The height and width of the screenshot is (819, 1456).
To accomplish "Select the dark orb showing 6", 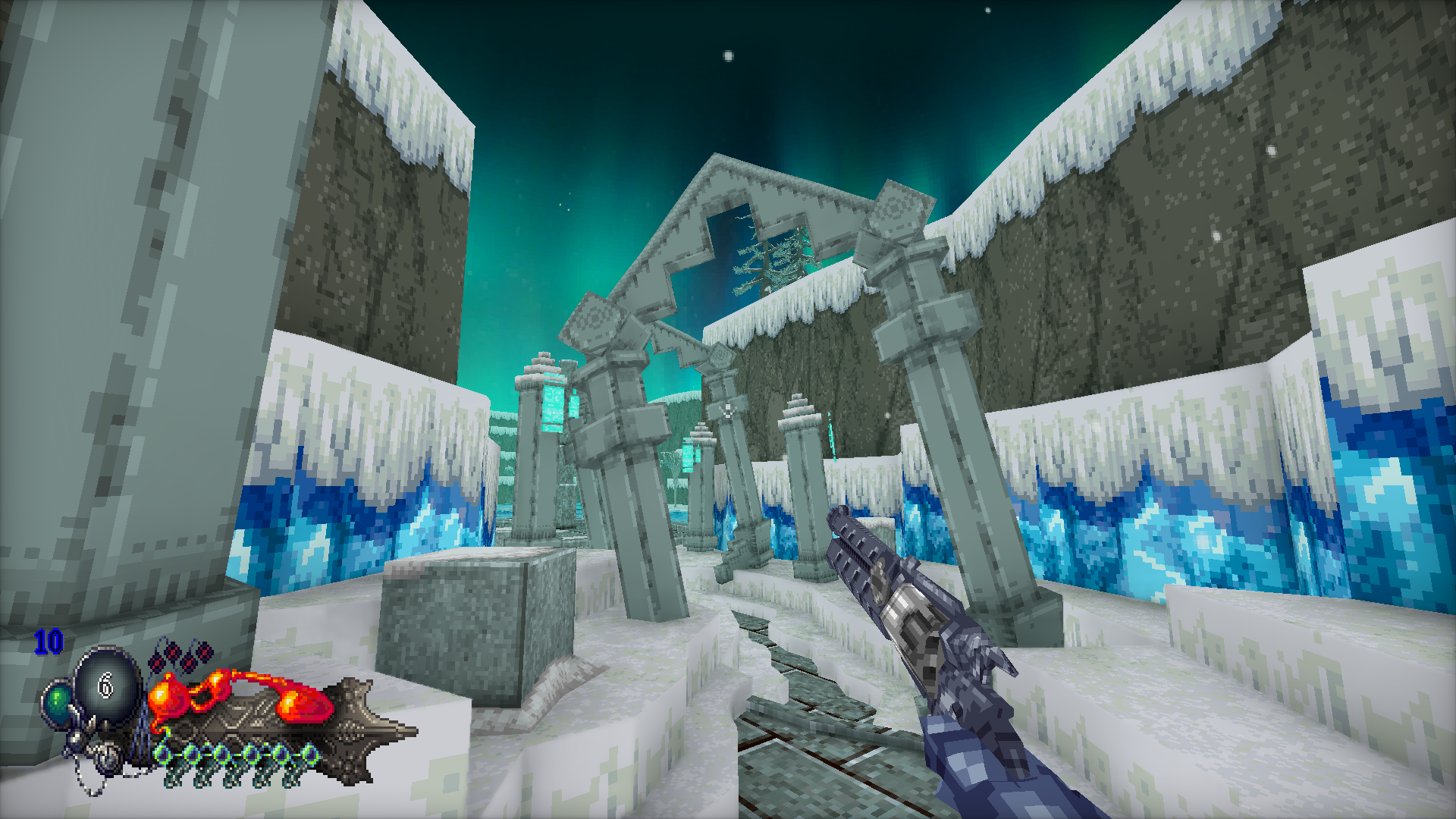I will click(108, 686).
